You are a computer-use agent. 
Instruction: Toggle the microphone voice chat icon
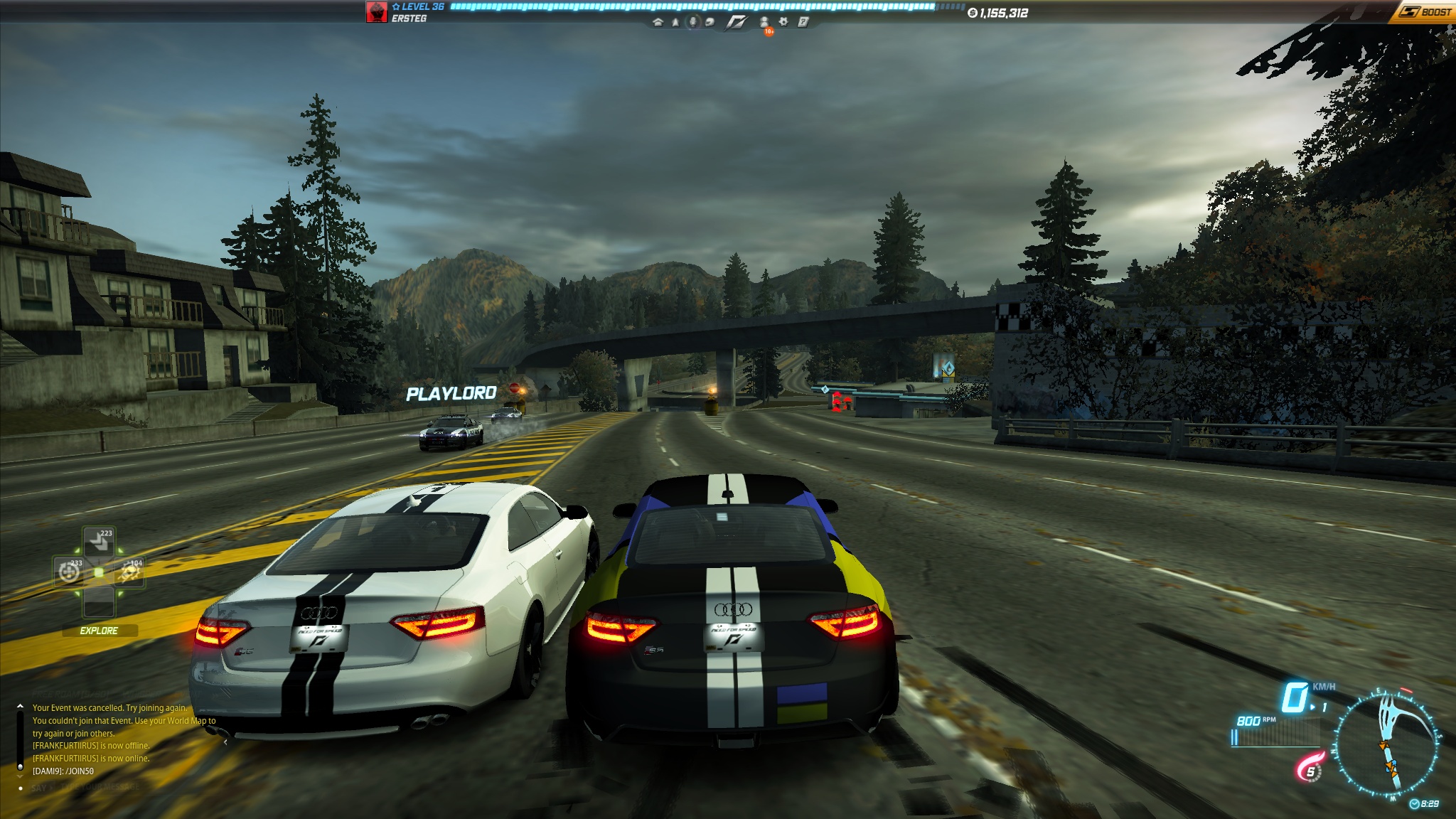[x=693, y=22]
